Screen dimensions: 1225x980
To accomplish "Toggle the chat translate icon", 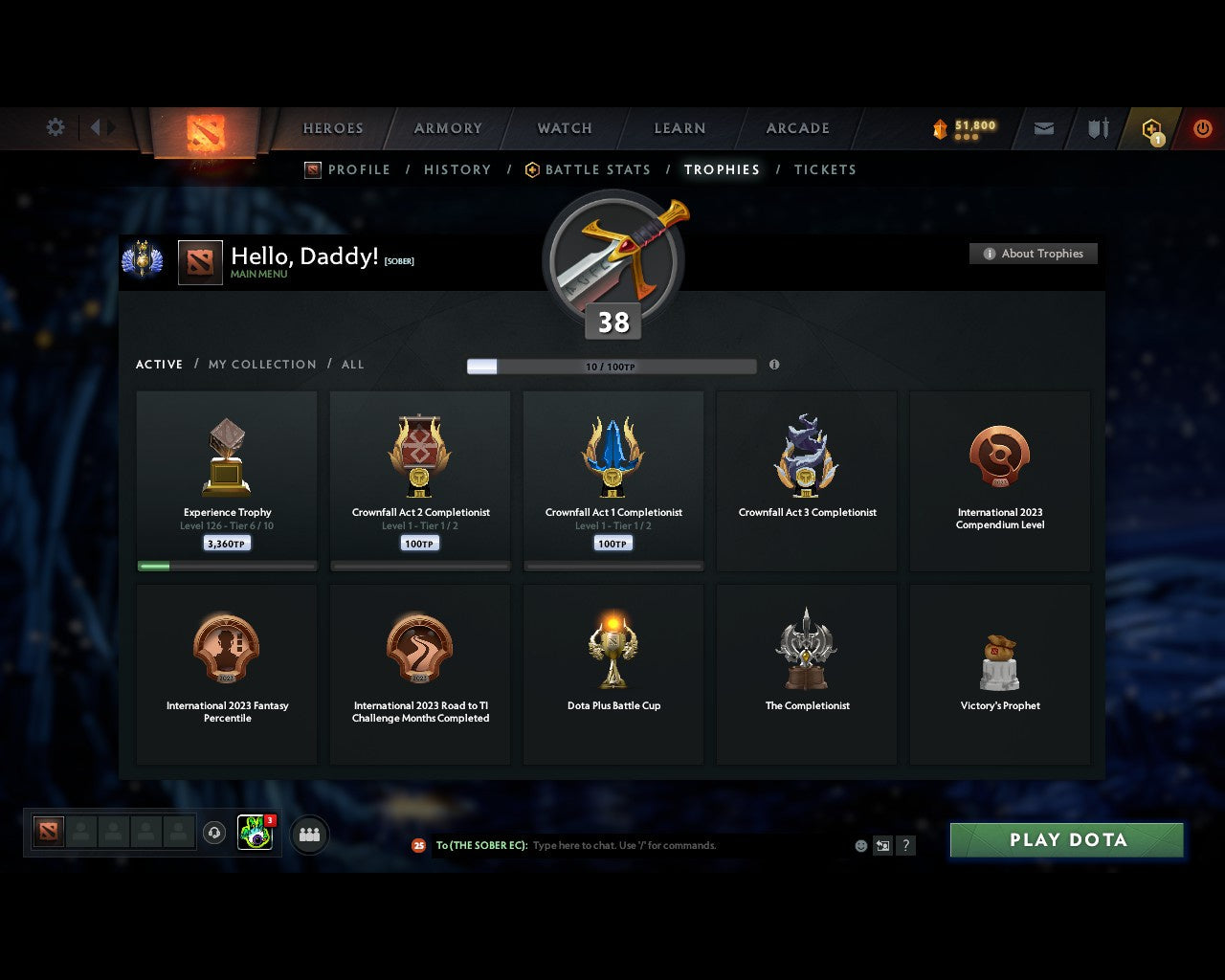I will (881, 845).
